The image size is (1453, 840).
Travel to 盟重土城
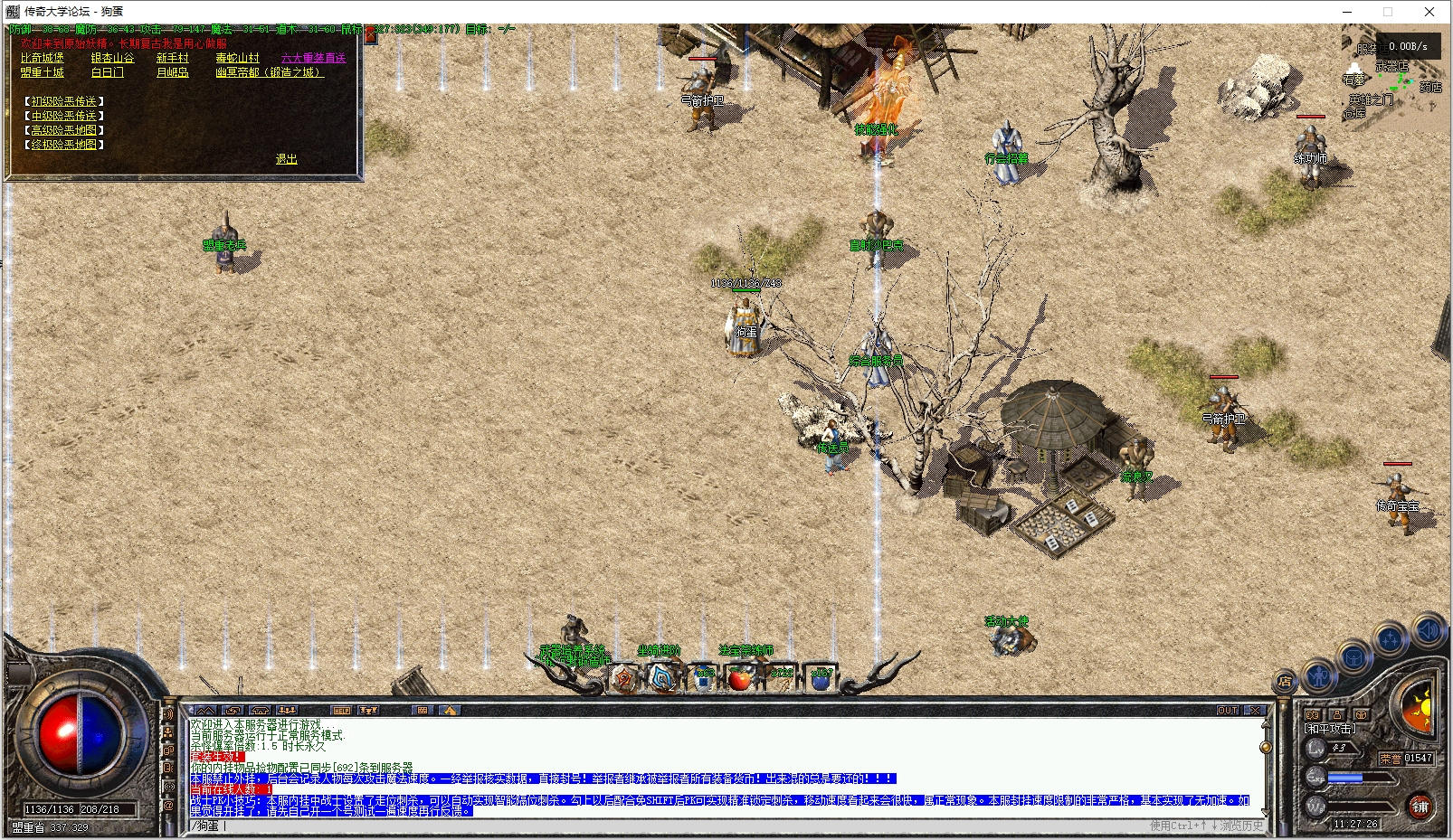point(43,72)
